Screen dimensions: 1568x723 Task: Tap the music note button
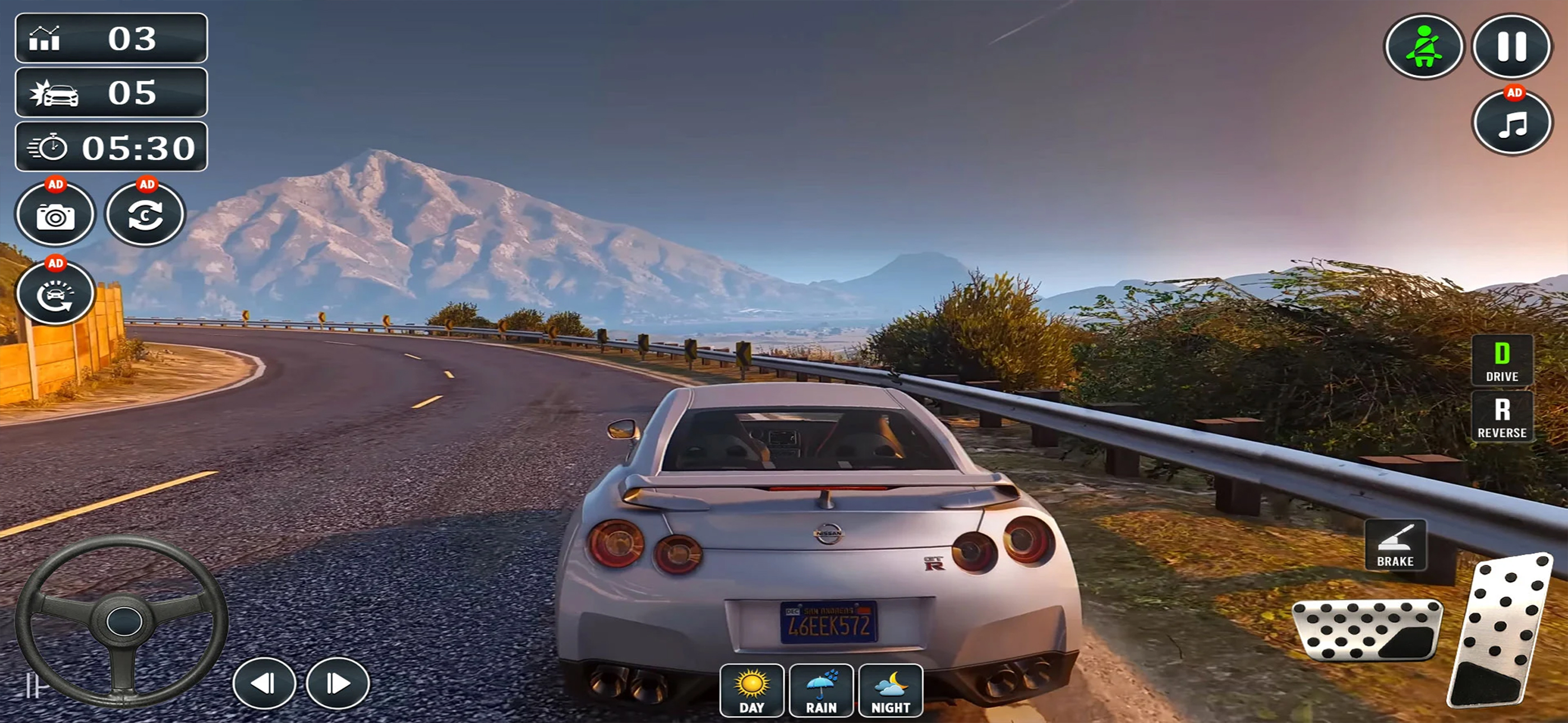1511,123
